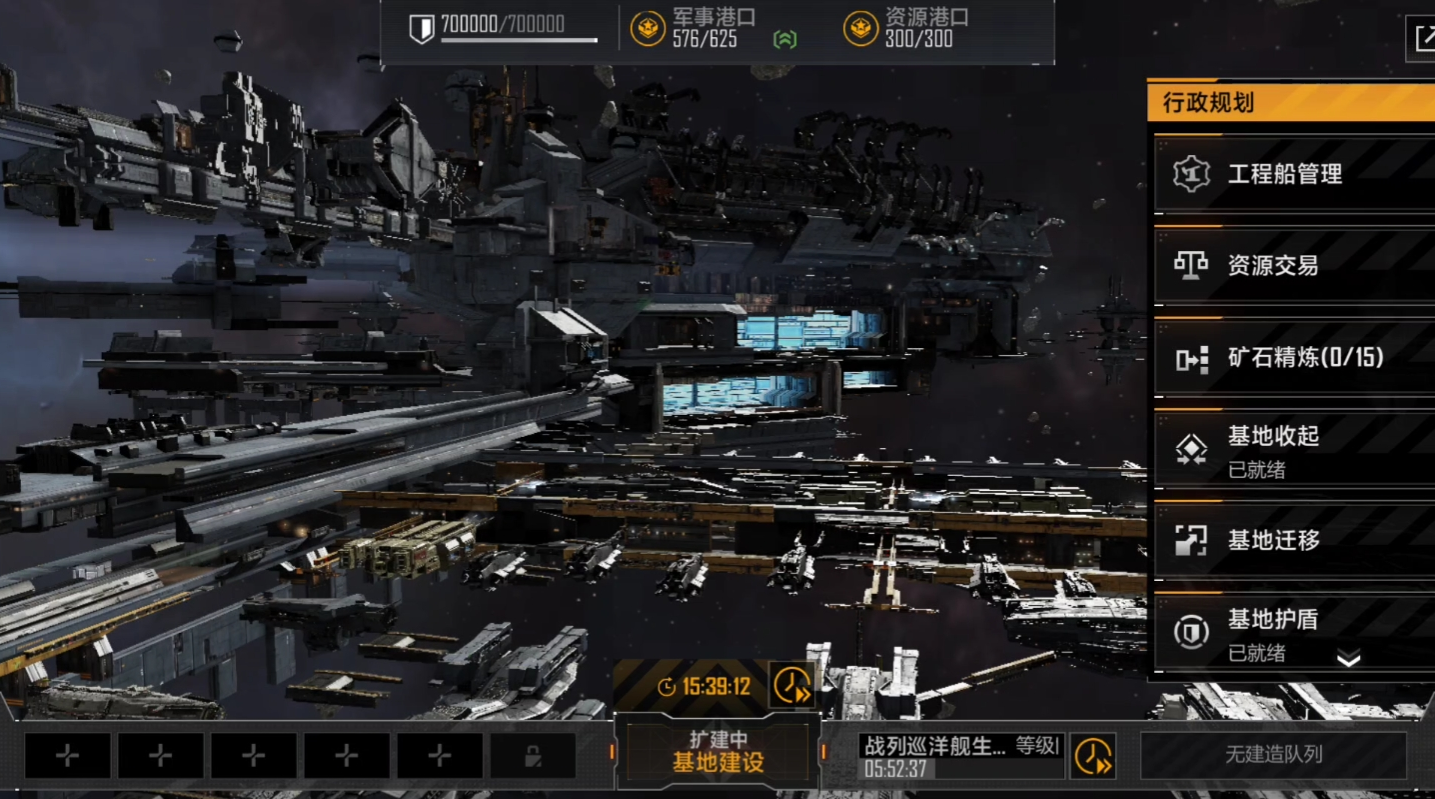Choose the 基地收起 base pack-up option
Viewport: 1435px width, 799px height.
(x=1292, y=450)
